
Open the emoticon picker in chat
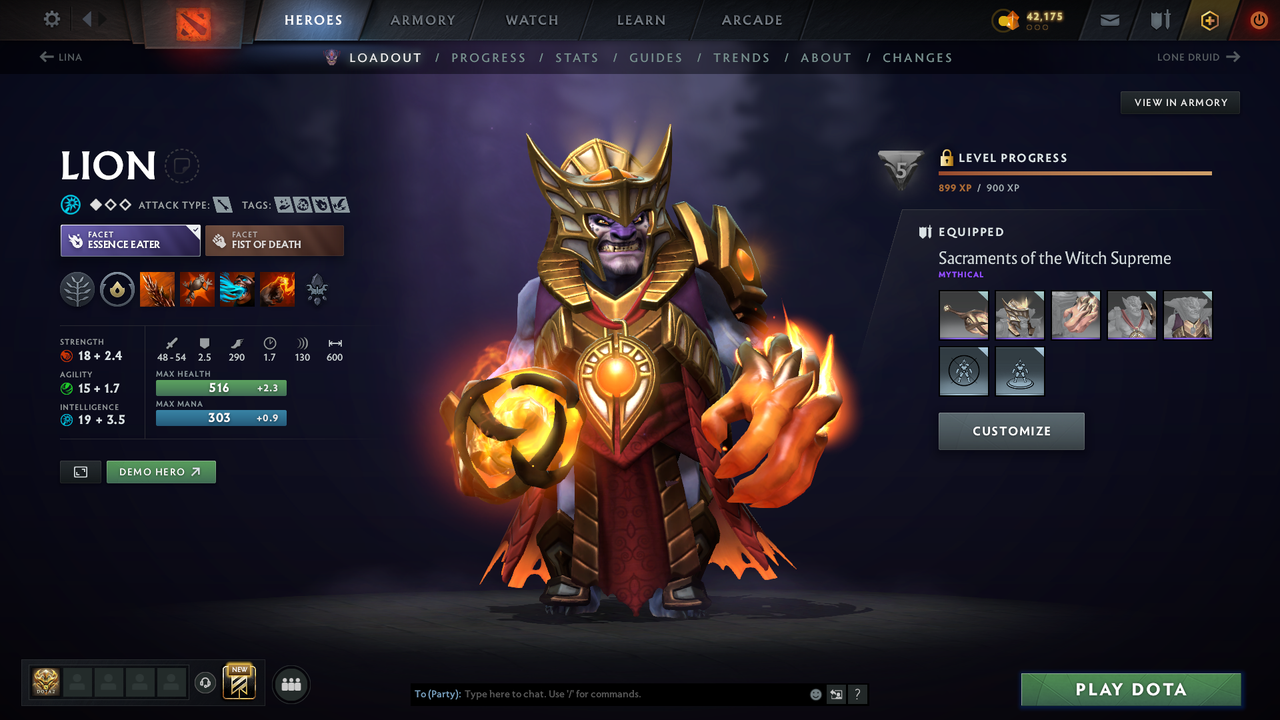(814, 694)
